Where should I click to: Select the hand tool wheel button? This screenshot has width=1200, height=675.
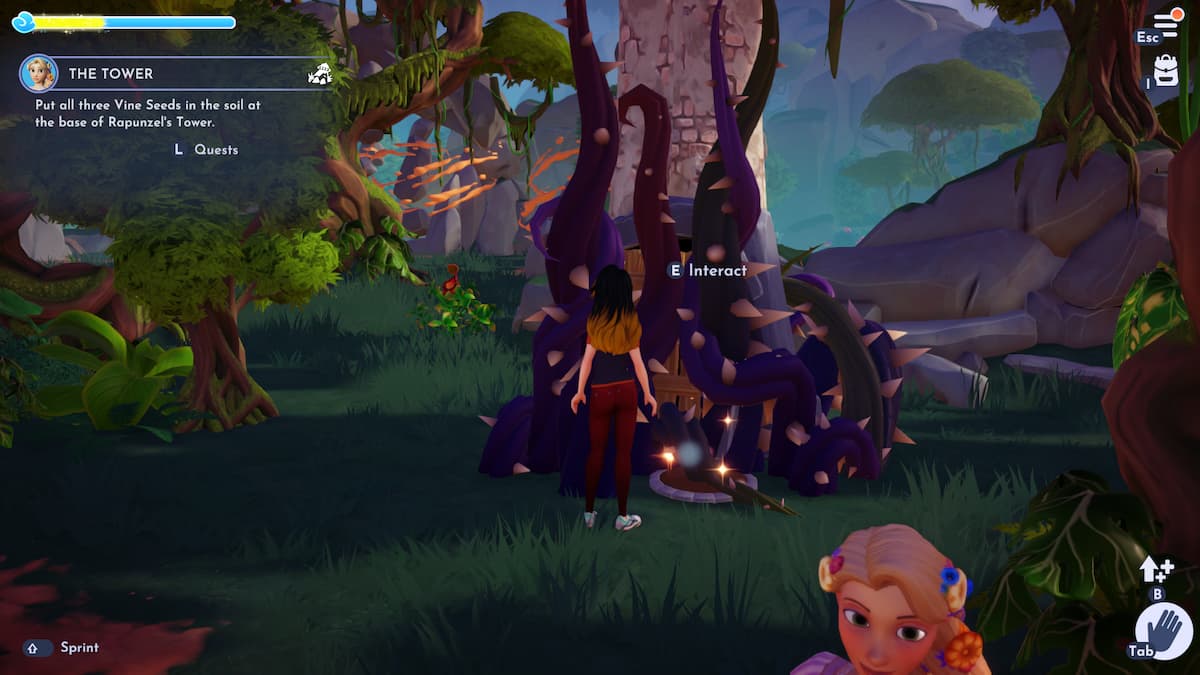(1164, 632)
